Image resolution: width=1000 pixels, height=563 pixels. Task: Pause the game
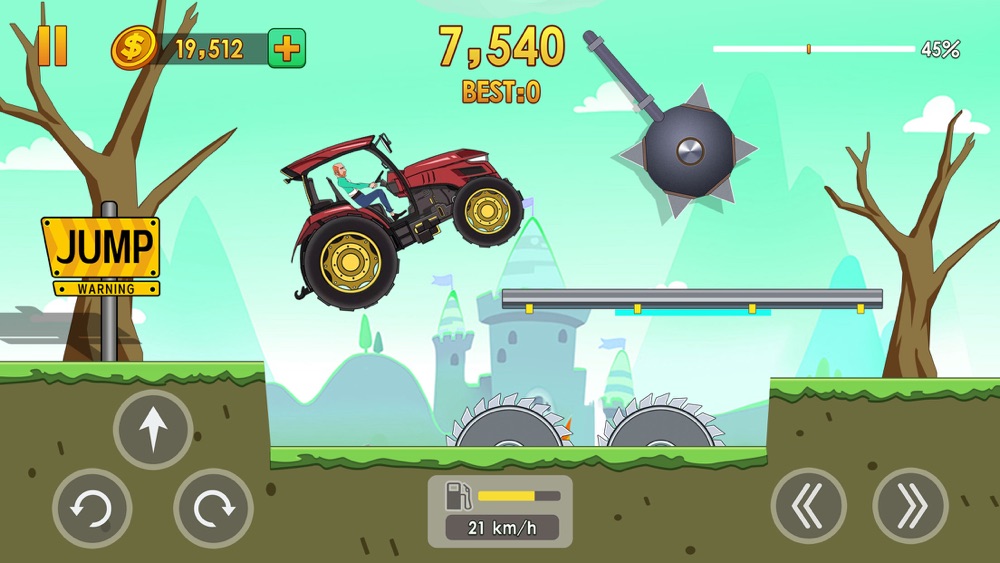click(52, 46)
